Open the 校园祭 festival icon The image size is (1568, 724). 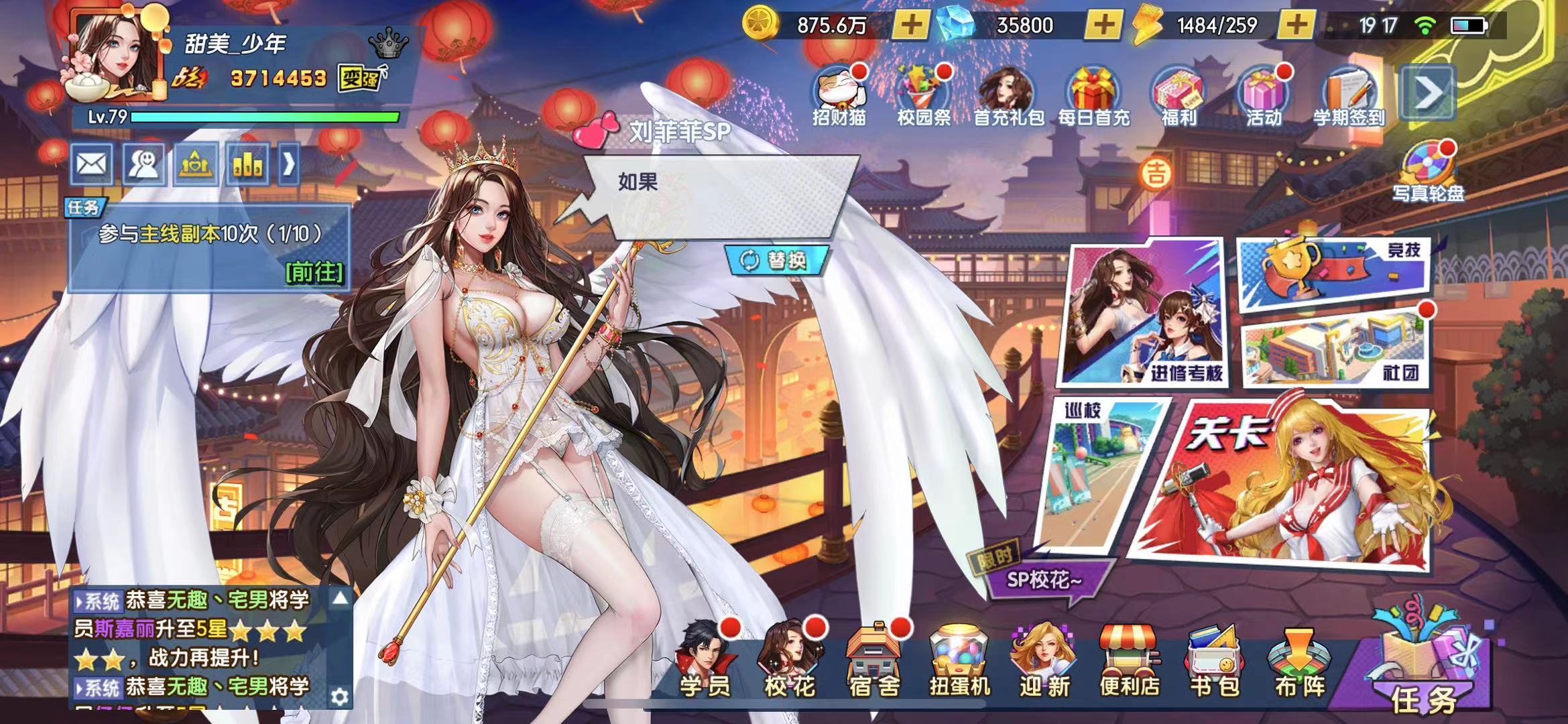pyautogui.click(x=923, y=96)
